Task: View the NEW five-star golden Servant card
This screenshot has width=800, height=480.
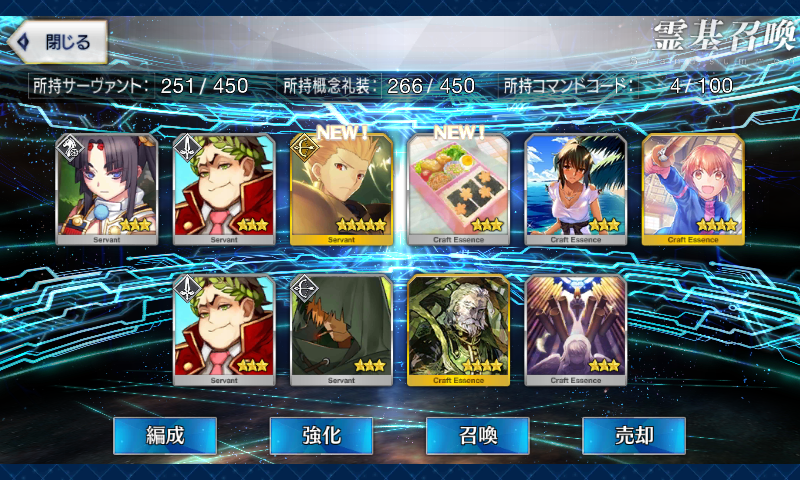Action: (341, 189)
